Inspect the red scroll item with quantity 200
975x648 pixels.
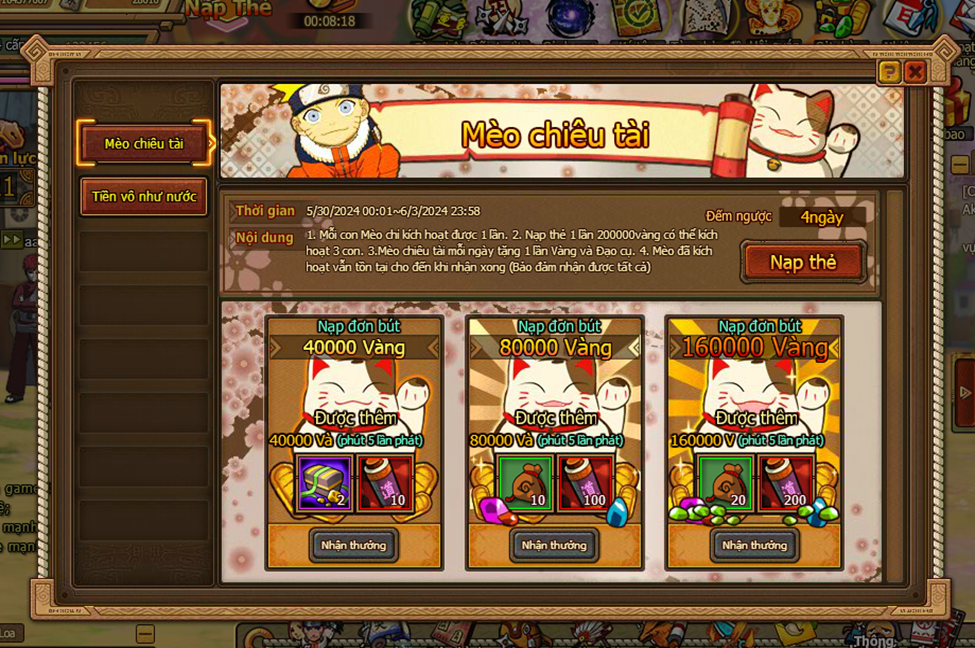(x=785, y=484)
